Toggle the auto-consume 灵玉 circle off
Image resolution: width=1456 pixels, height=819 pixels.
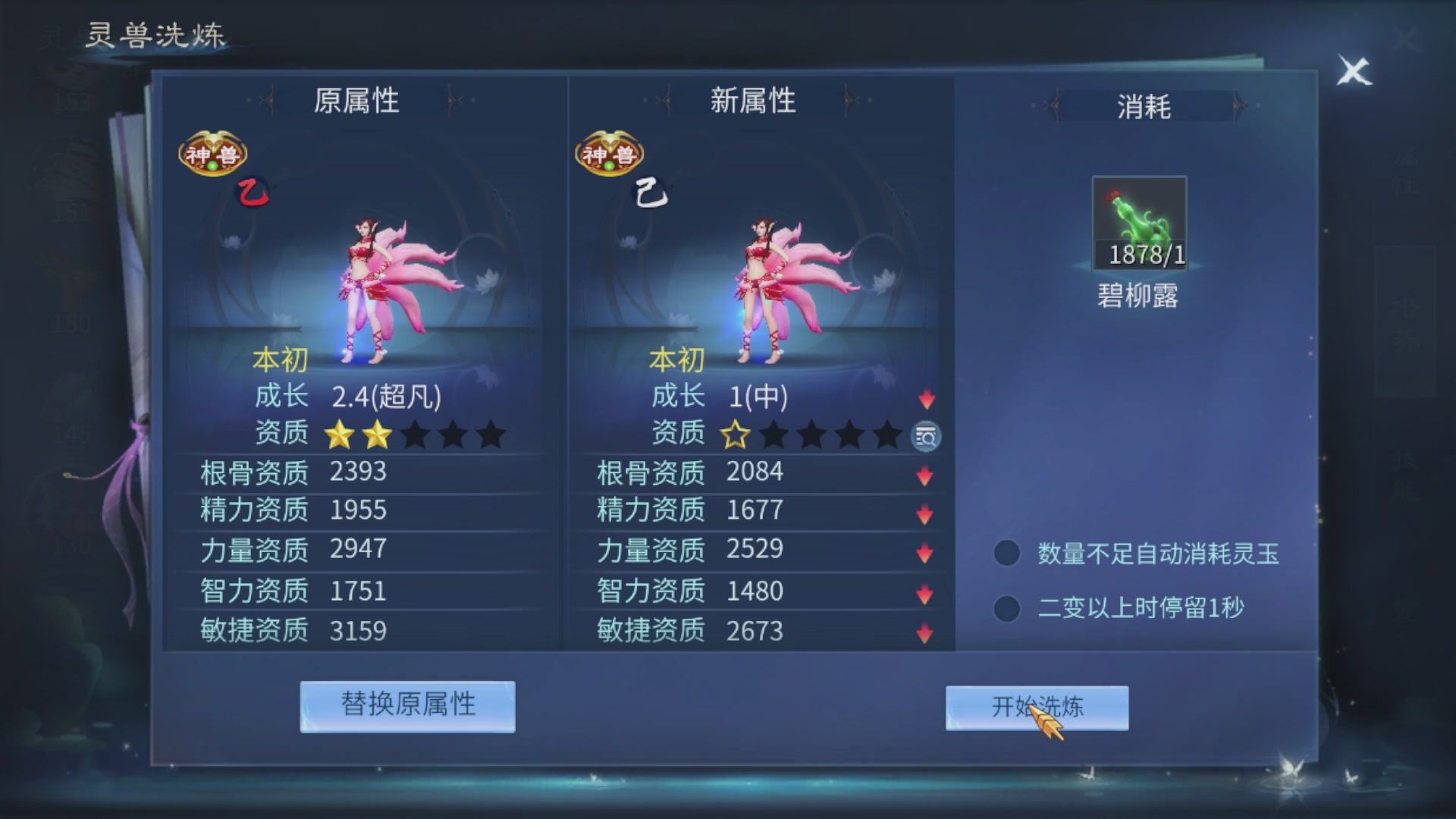tap(1006, 553)
